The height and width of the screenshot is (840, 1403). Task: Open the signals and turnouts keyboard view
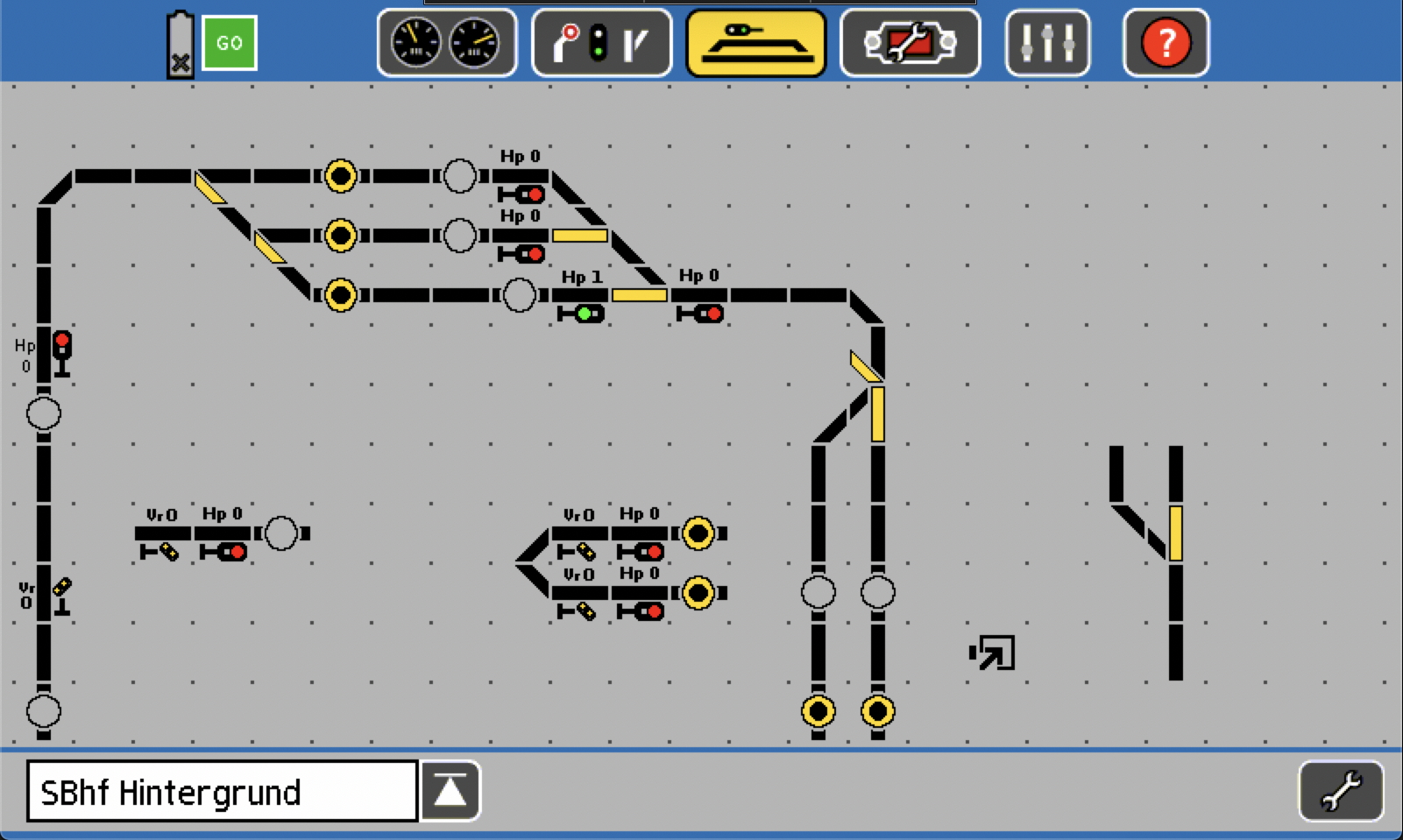[x=601, y=43]
